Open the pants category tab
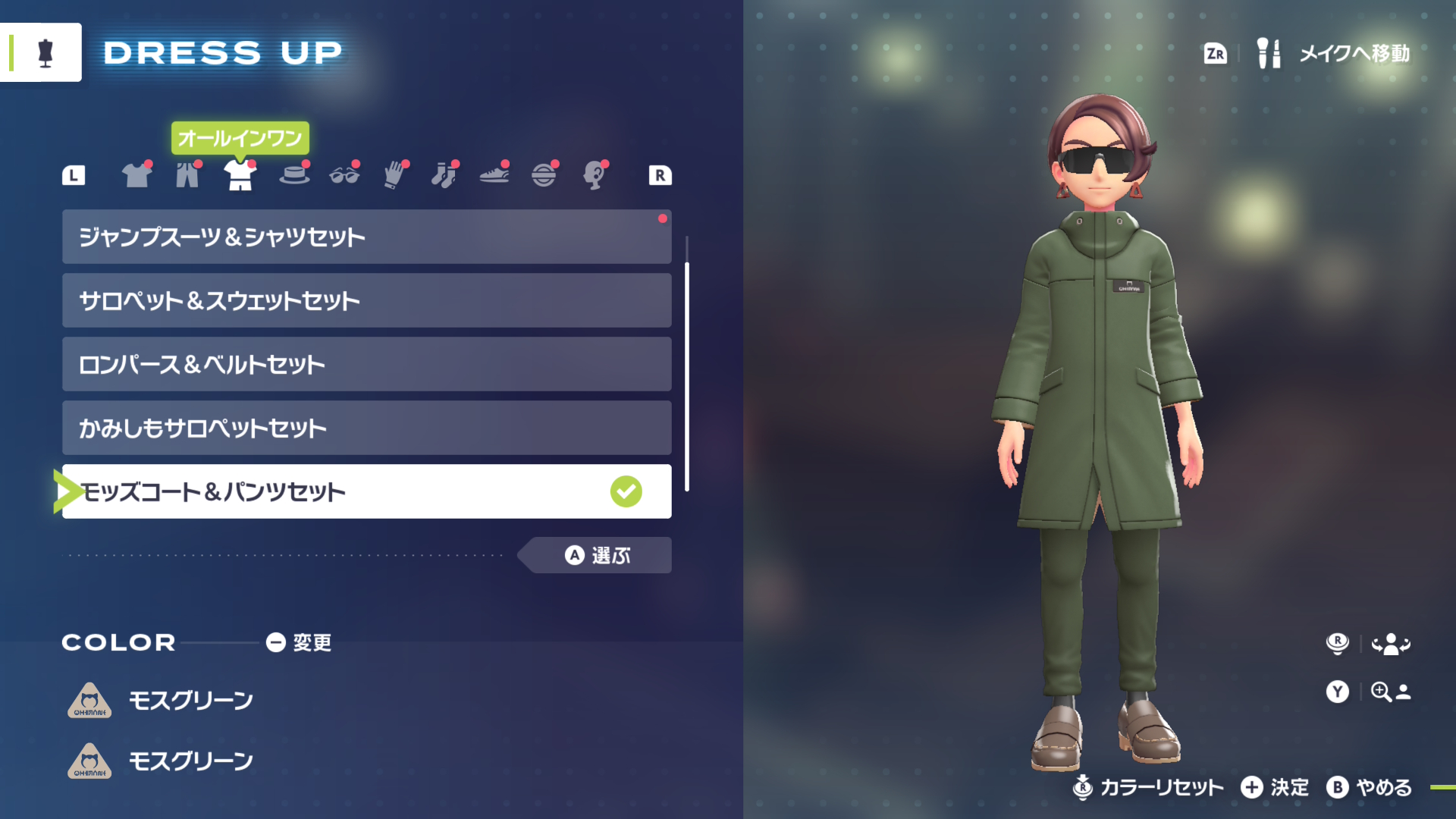Image resolution: width=1456 pixels, height=819 pixels. [x=187, y=175]
